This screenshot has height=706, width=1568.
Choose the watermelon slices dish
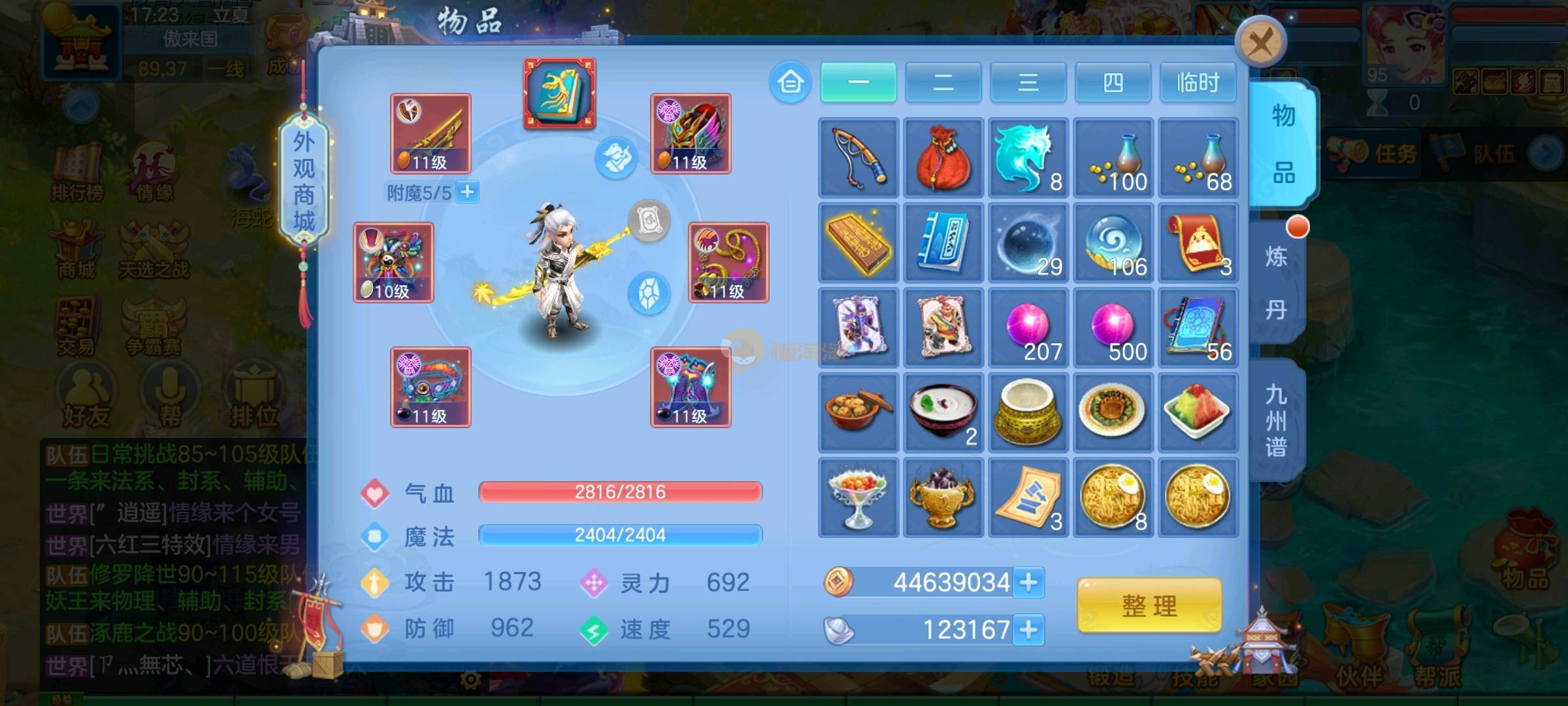tap(1198, 412)
